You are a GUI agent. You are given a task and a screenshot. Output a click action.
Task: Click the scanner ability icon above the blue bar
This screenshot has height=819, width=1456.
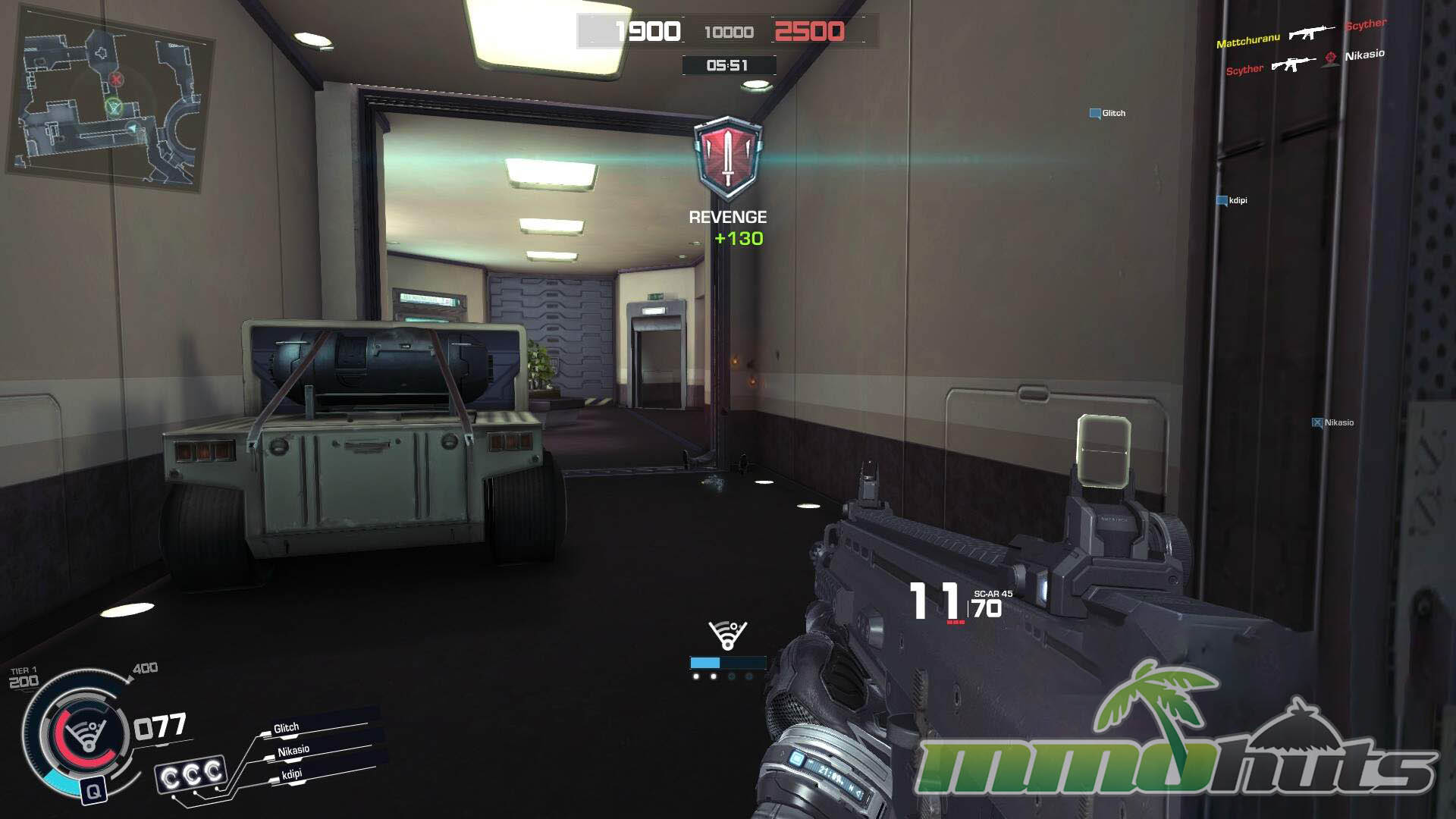tap(727, 635)
